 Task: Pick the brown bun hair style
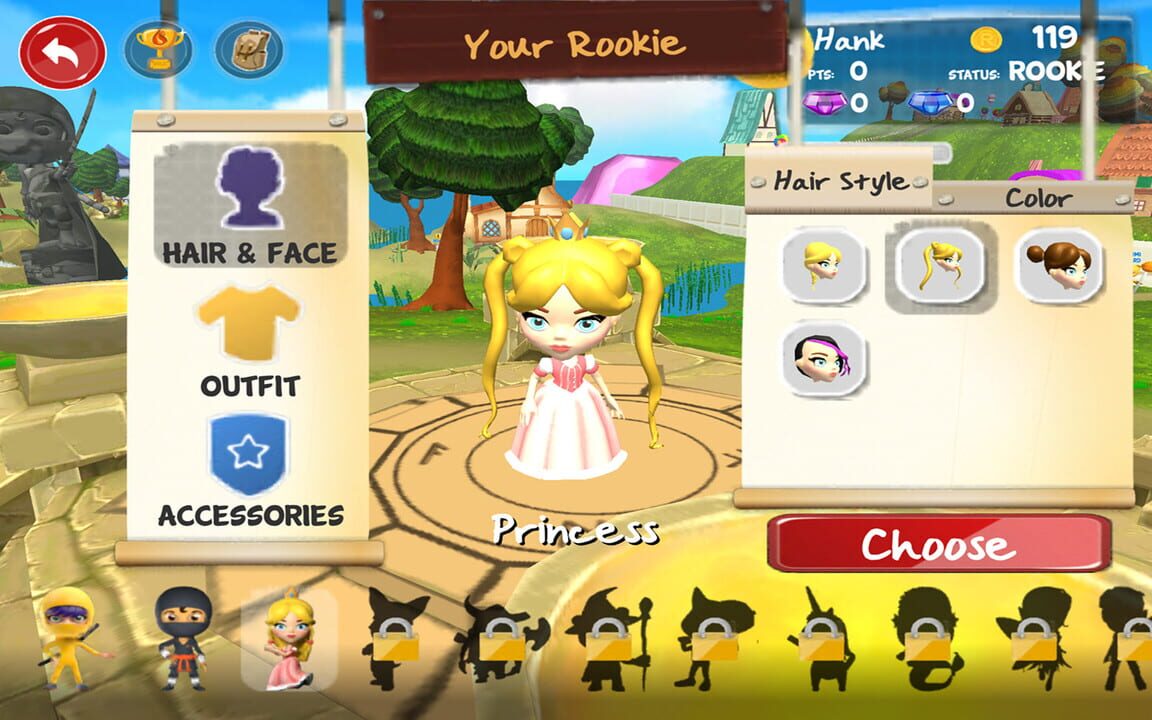point(1058,265)
